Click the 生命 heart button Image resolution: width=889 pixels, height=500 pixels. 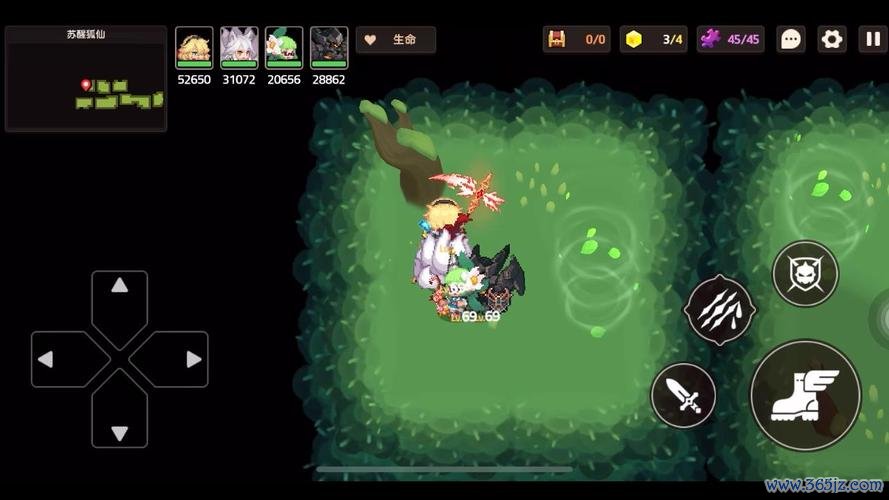tap(396, 40)
